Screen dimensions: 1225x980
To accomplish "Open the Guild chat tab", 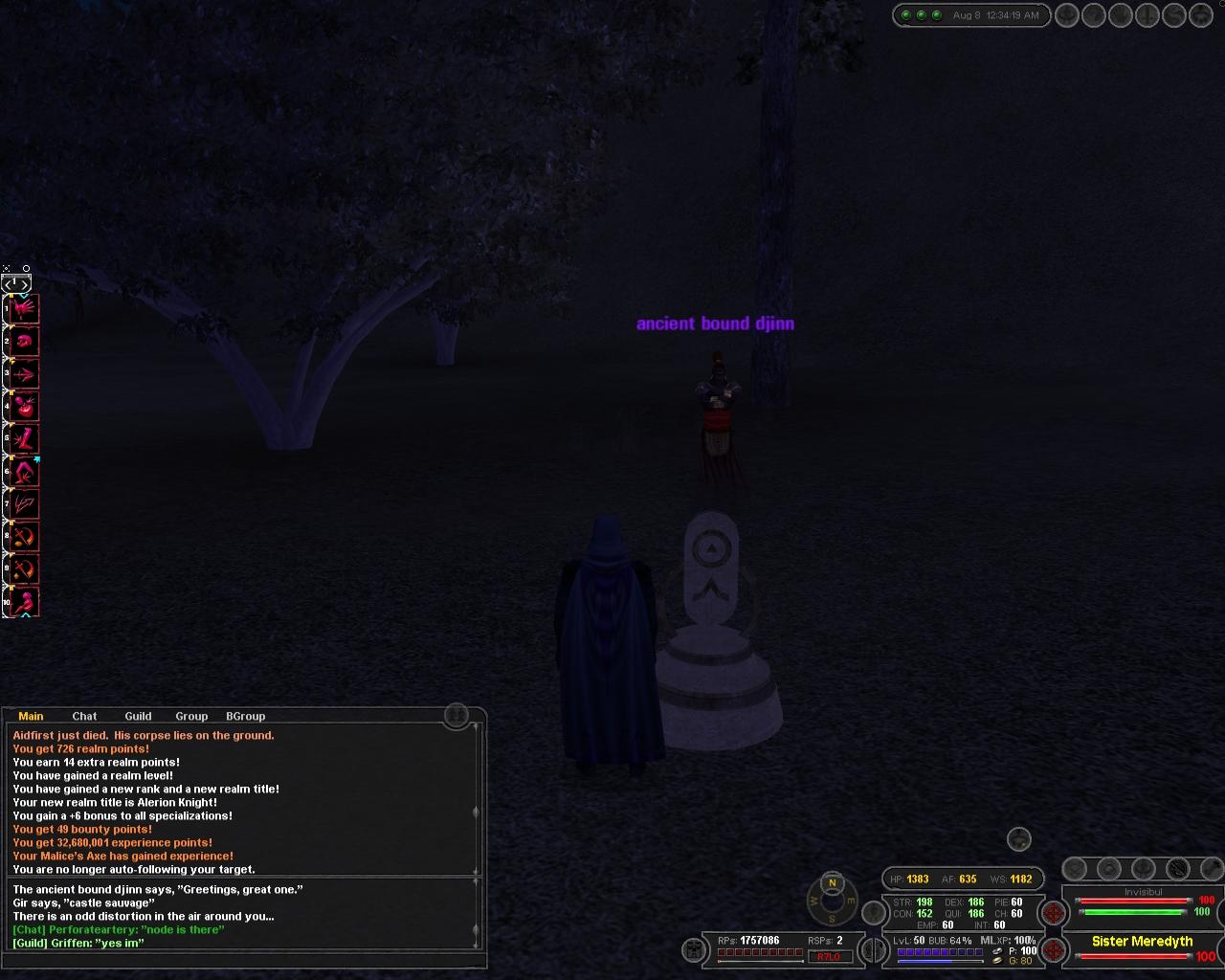I will [x=138, y=716].
